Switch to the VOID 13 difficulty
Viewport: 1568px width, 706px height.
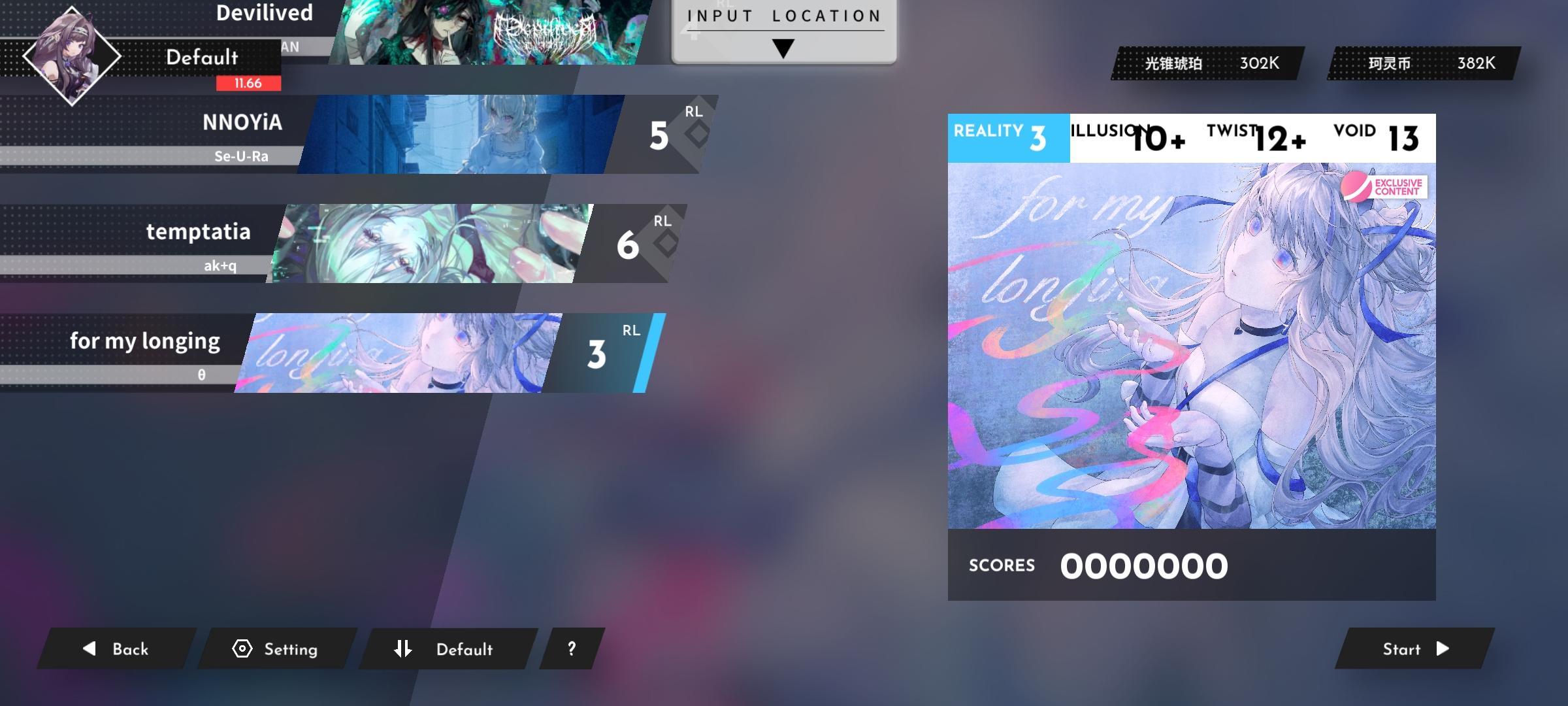point(1379,139)
